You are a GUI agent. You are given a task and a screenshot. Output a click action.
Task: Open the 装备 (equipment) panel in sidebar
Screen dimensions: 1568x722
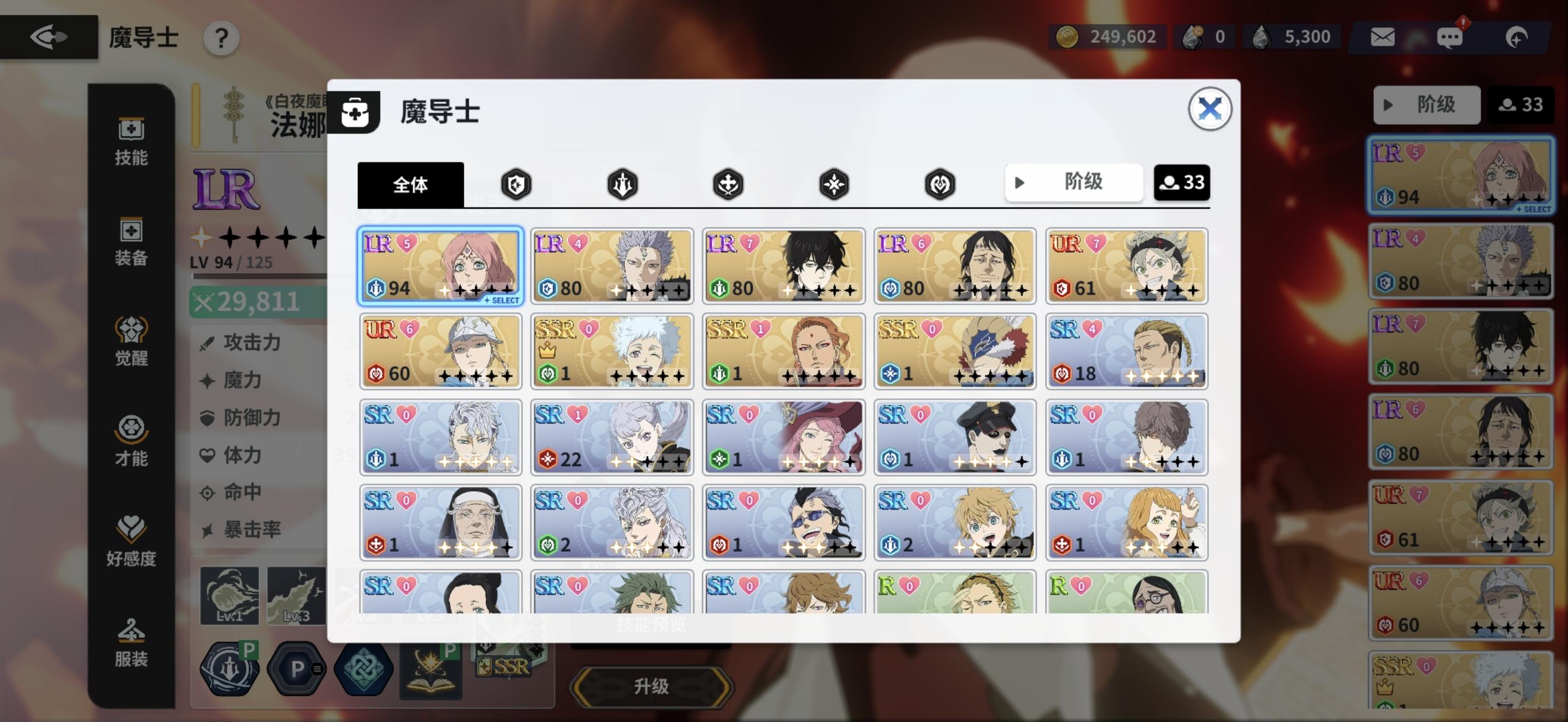click(131, 242)
